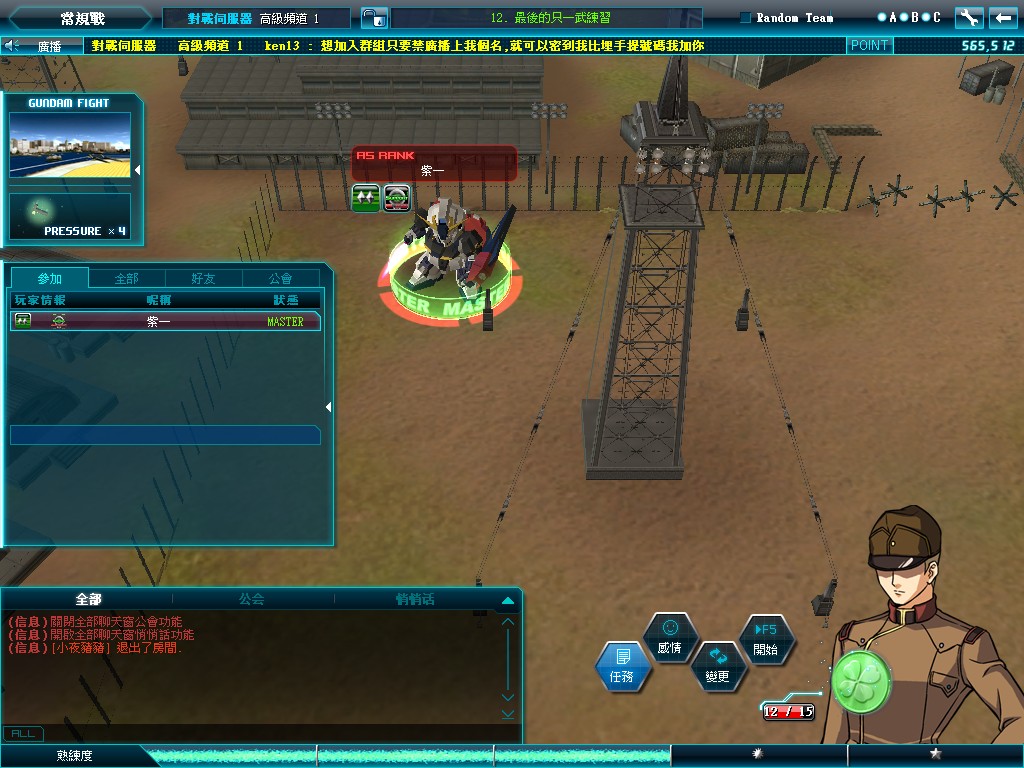
Task: Open the wrench settings button
Action: (968, 17)
